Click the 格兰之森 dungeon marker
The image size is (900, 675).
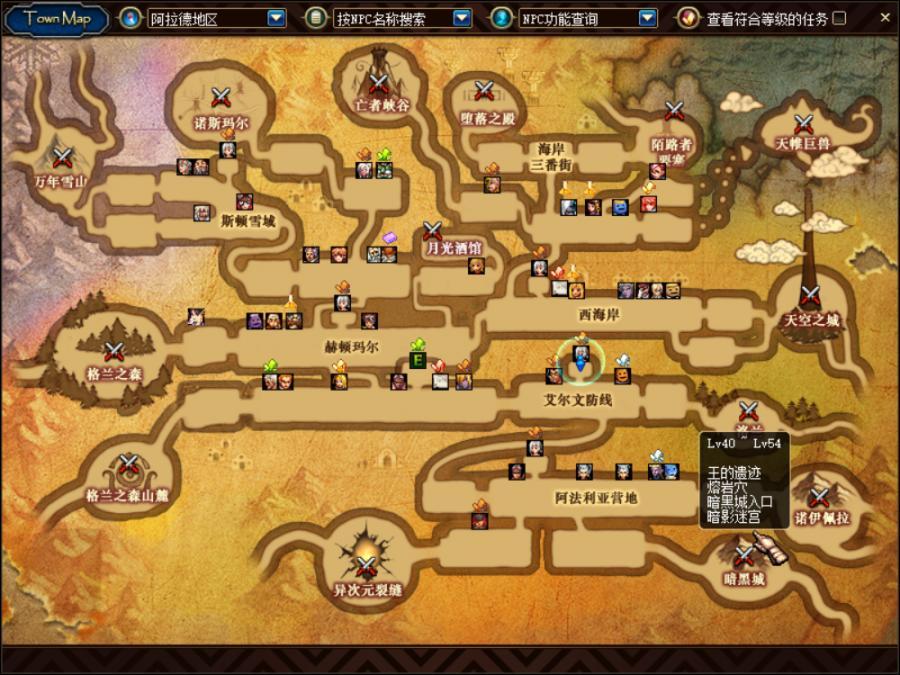[x=113, y=352]
